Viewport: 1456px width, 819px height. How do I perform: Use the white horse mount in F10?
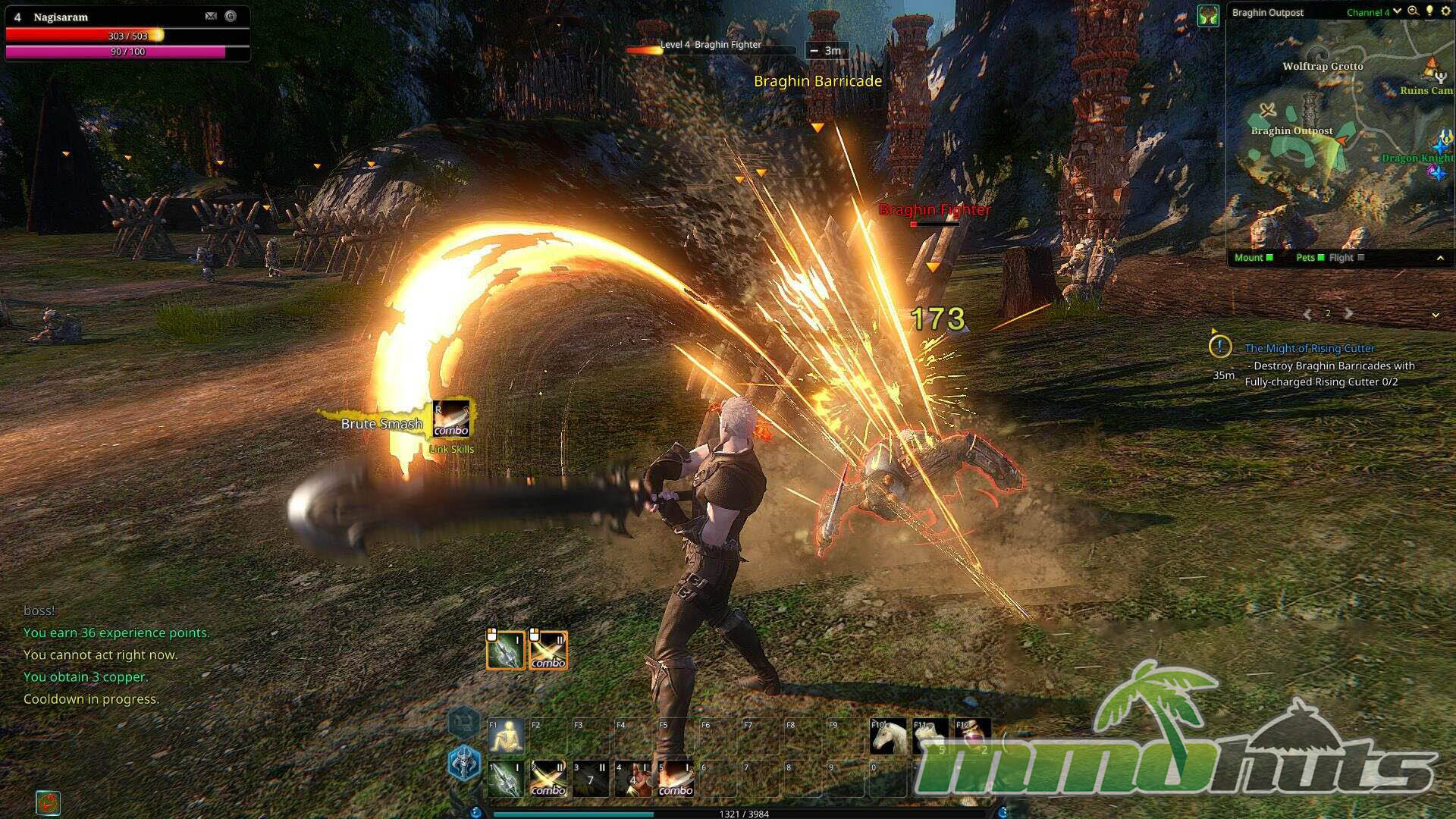[x=888, y=736]
